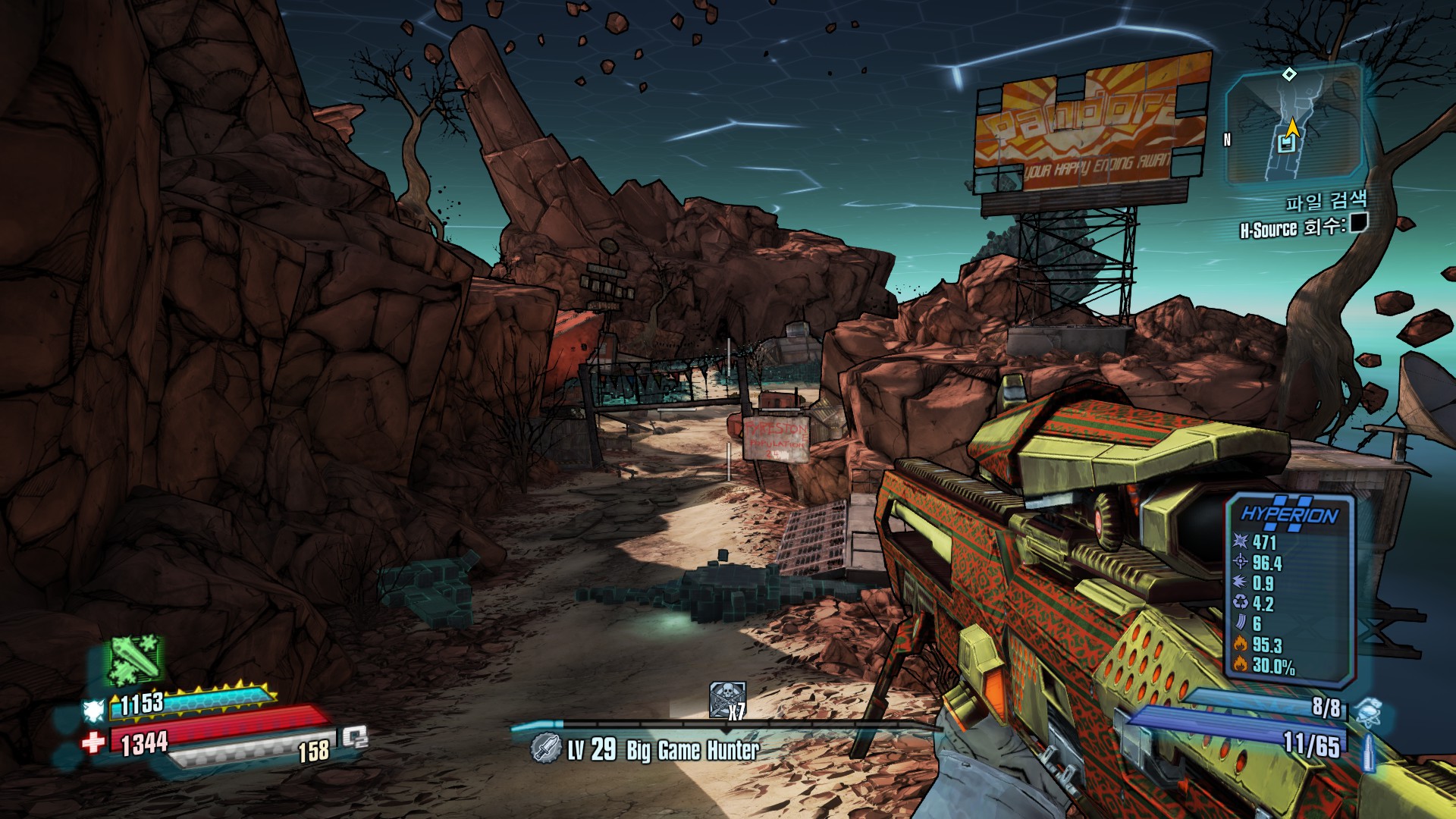
Task: Click the grenade count icon
Action: [x=1368, y=712]
